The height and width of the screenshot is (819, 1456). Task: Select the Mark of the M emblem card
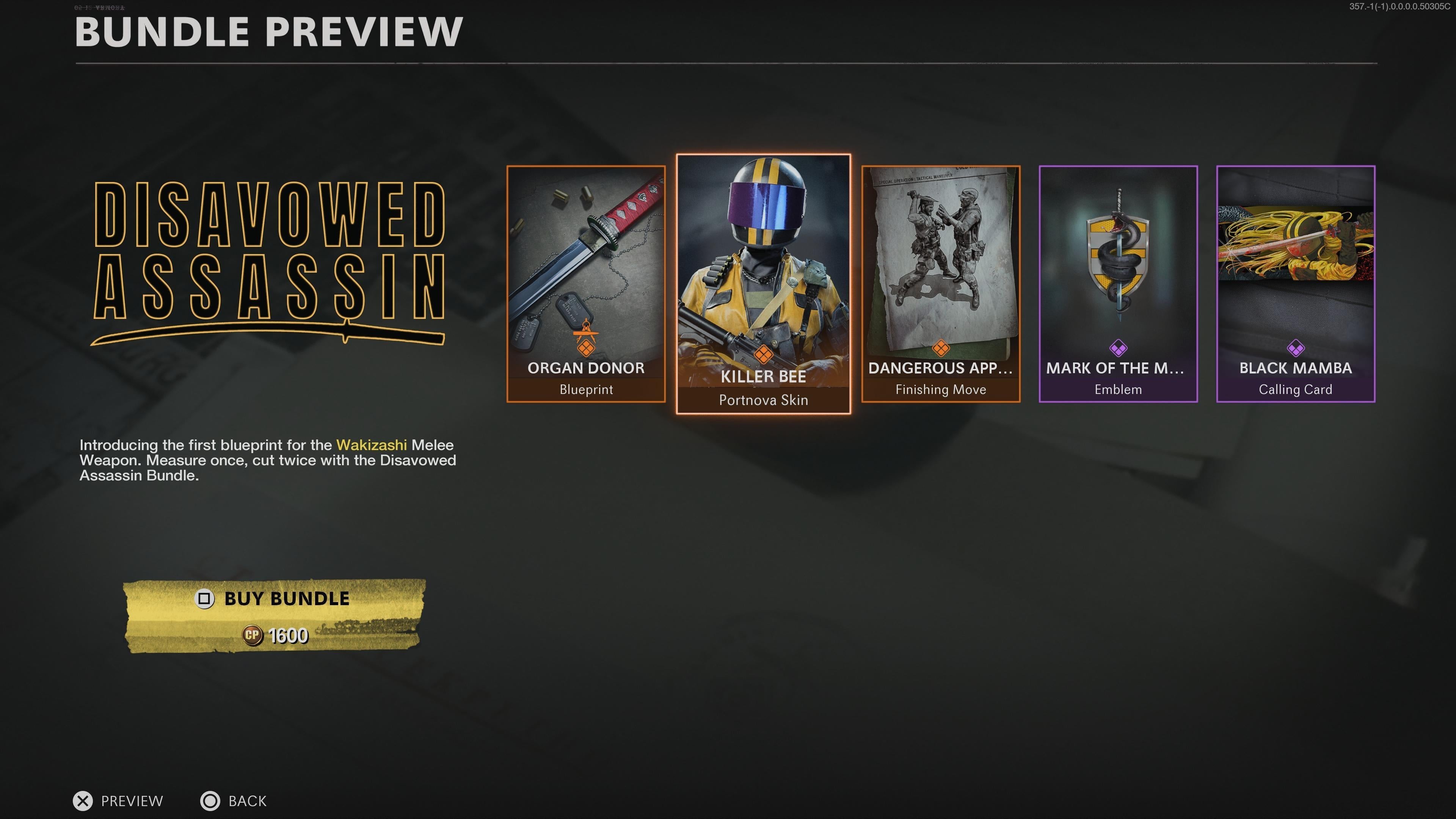point(1117,284)
